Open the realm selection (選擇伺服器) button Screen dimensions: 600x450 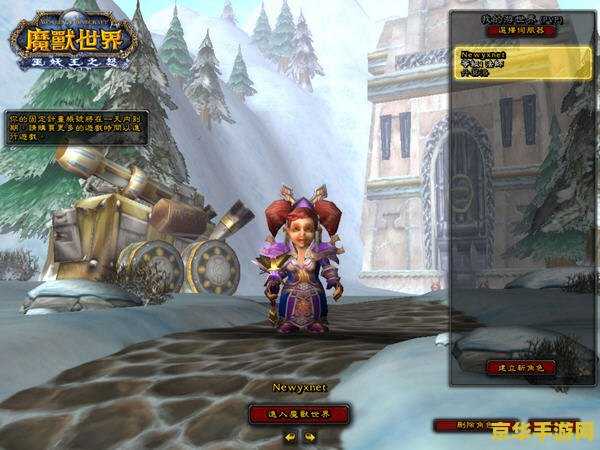pyautogui.click(x=520, y=31)
